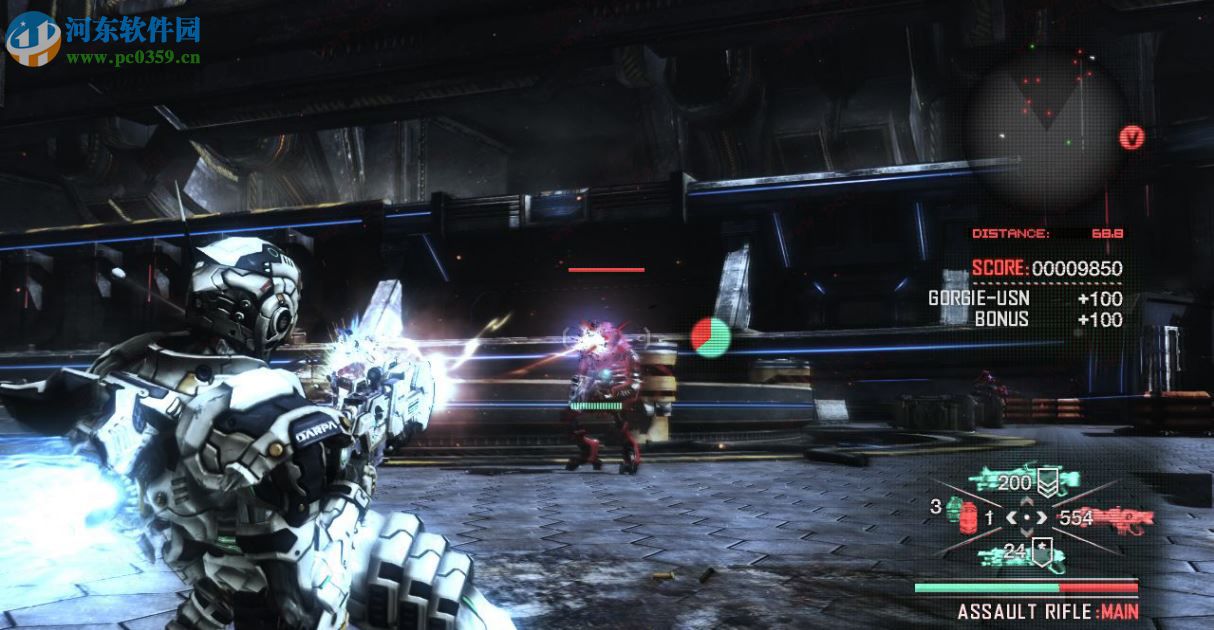
Task: Pick the grenade slot in weapon selector
Action: (x=965, y=513)
